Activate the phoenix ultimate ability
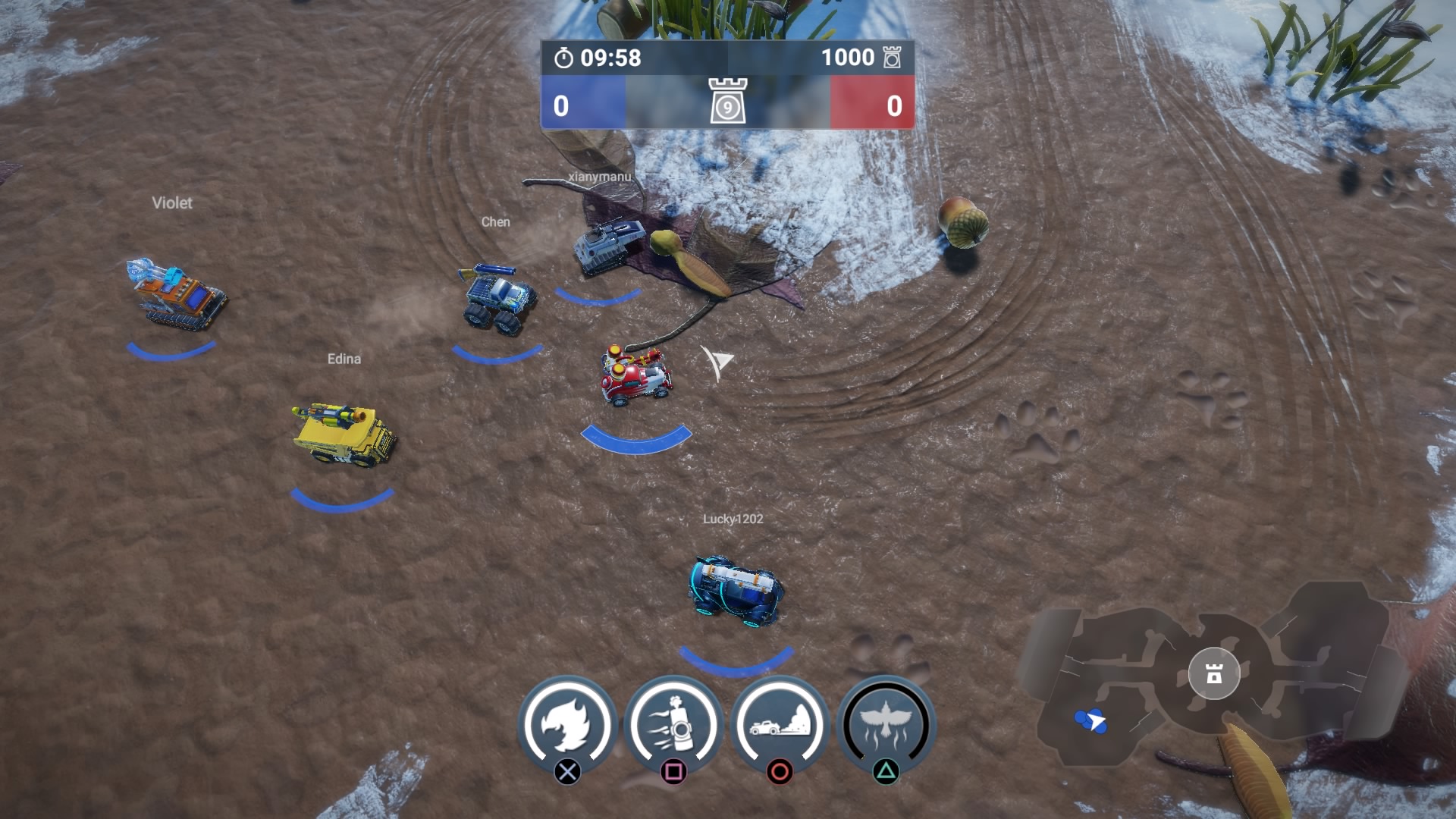1456x819 pixels. point(886,725)
